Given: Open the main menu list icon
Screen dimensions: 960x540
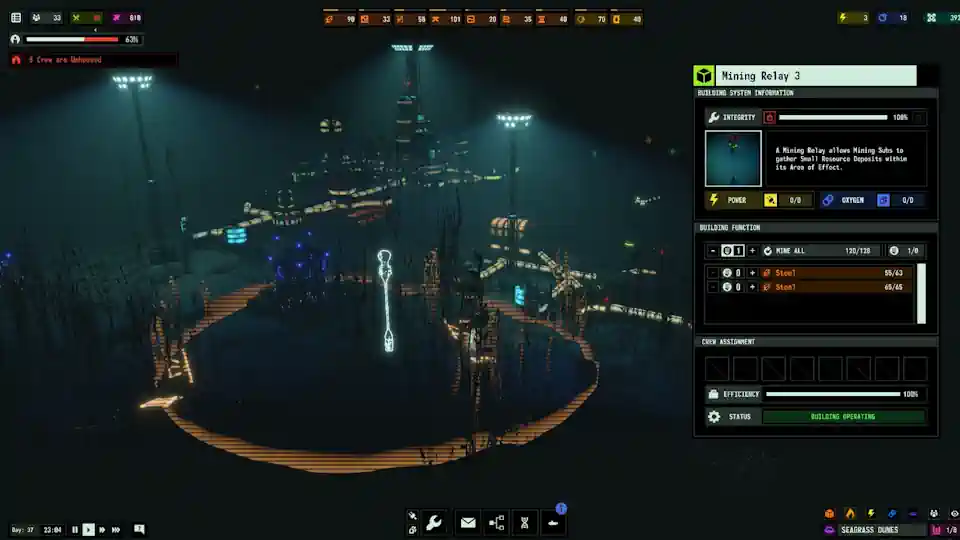Looking at the screenshot, I should click(x=16, y=18).
